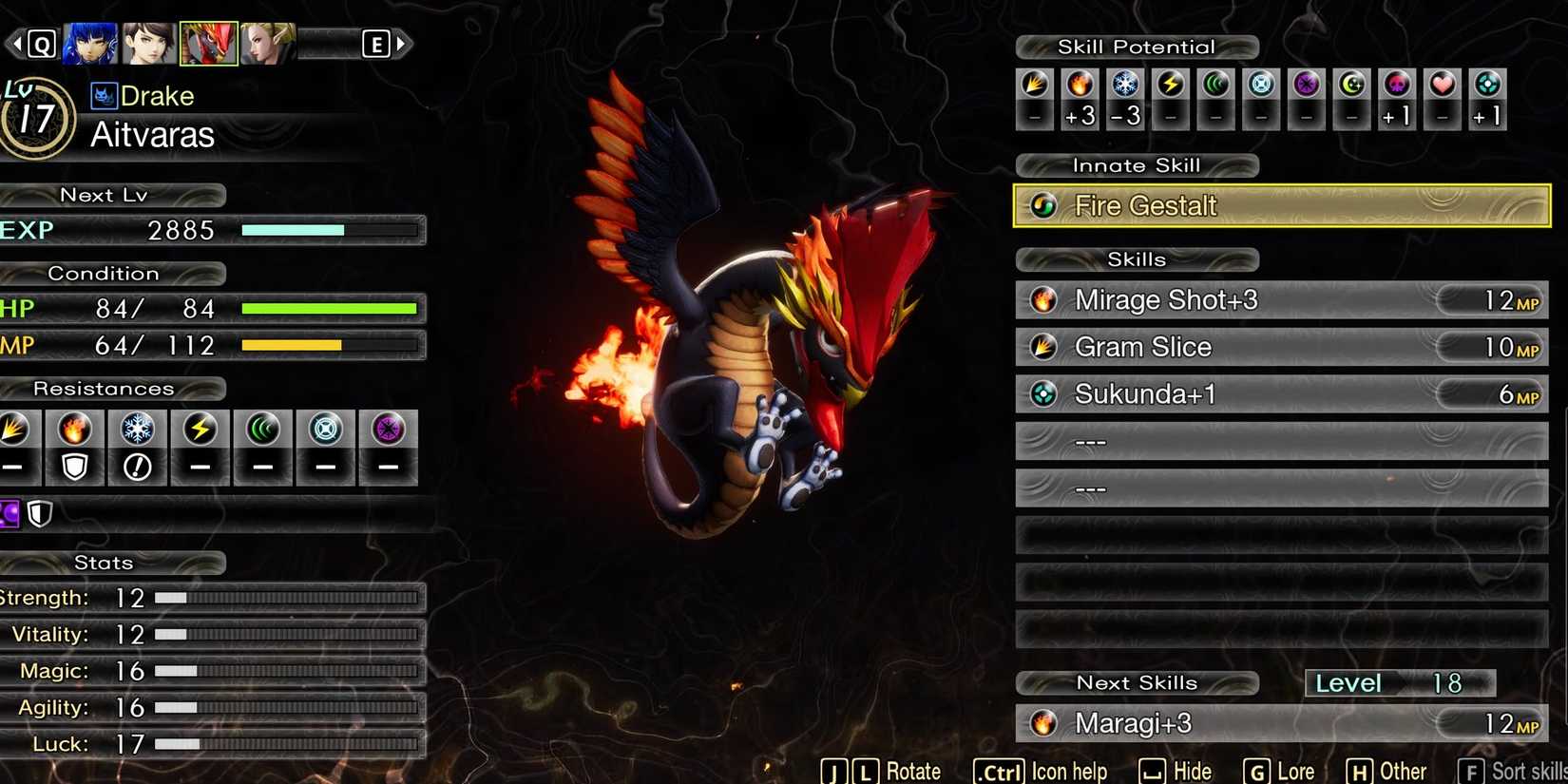Click the Mirage Shot+3 fire skill icon
Viewport: 1568px width, 784px height.
pyautogui.click(x=1043, y=299)
